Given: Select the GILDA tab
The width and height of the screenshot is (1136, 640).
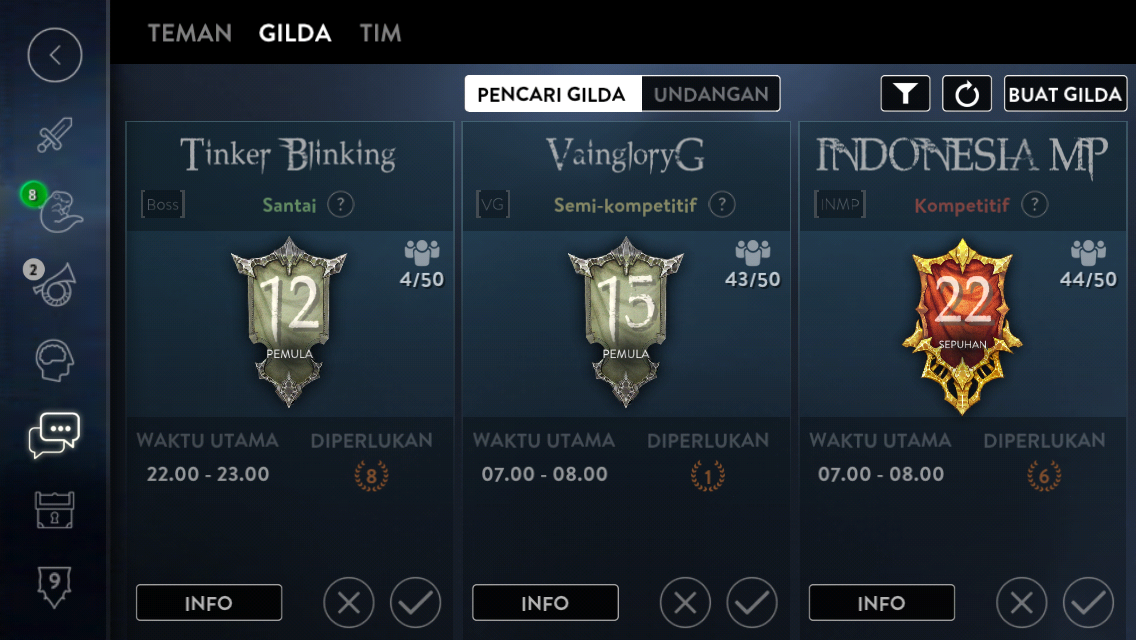Looking at the screenshot, I should (x=295, y=33).
